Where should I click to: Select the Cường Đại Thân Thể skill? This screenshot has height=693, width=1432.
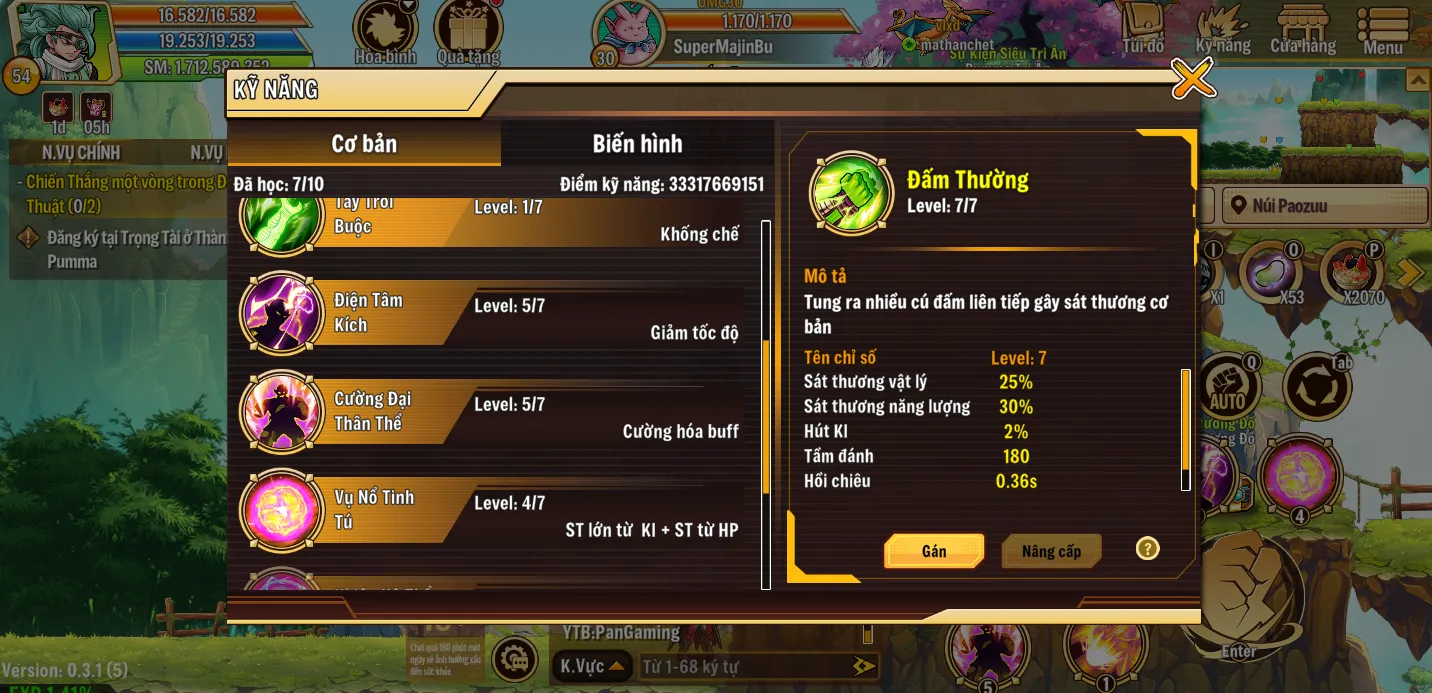[492, 412]
